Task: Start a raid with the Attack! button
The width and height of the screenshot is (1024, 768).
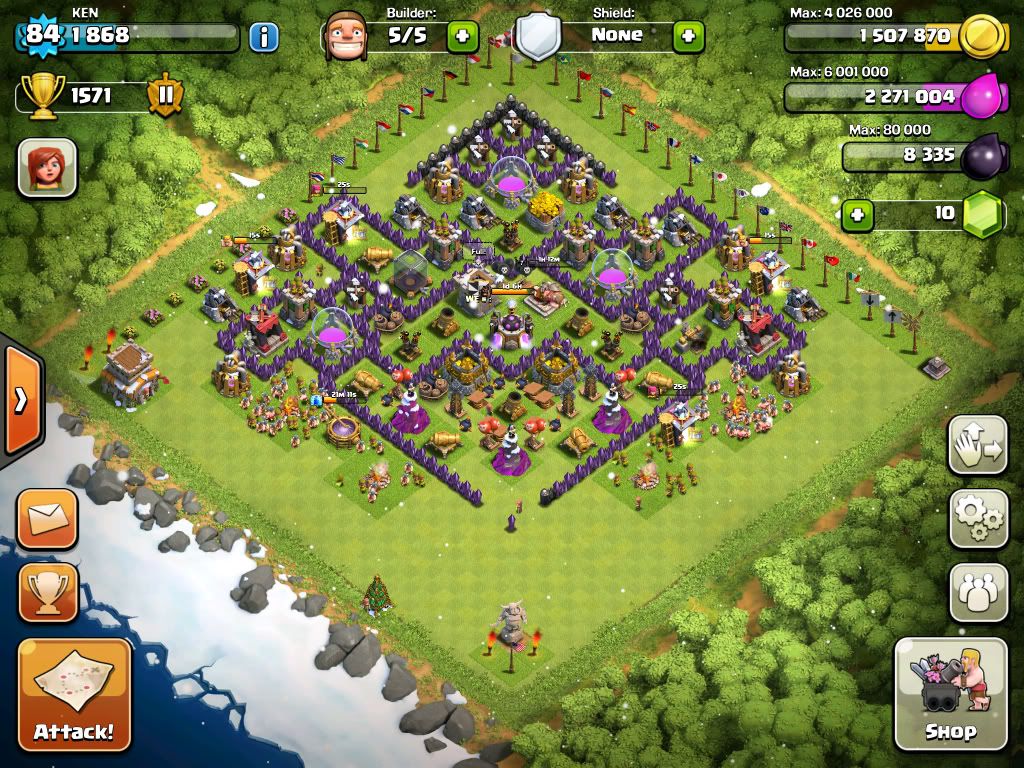Action: coord(74,696)
